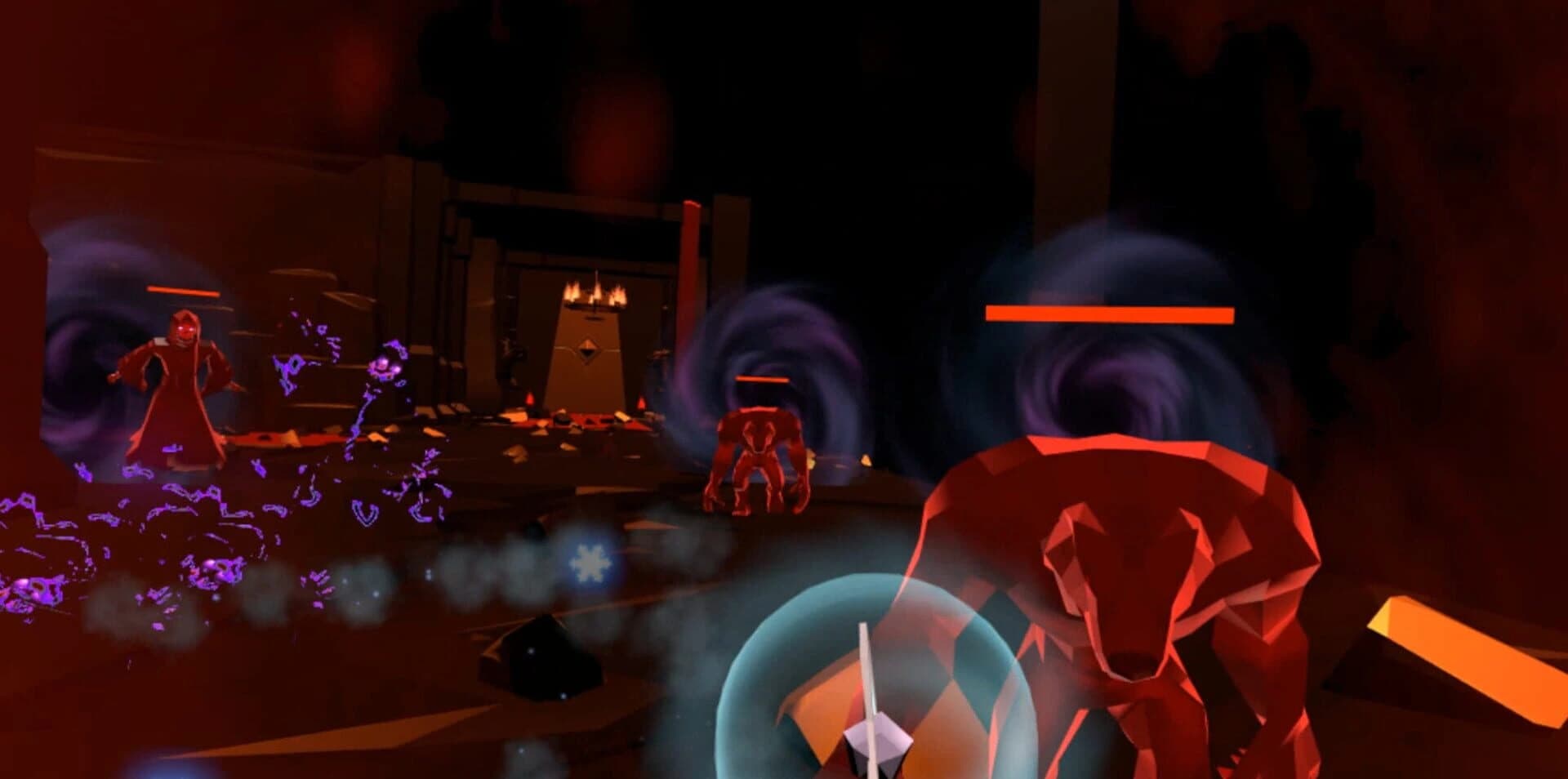The width and height of the screenshot is (1568, 779).
Task: Select the crouching golem in the distance
Action: 759,457
